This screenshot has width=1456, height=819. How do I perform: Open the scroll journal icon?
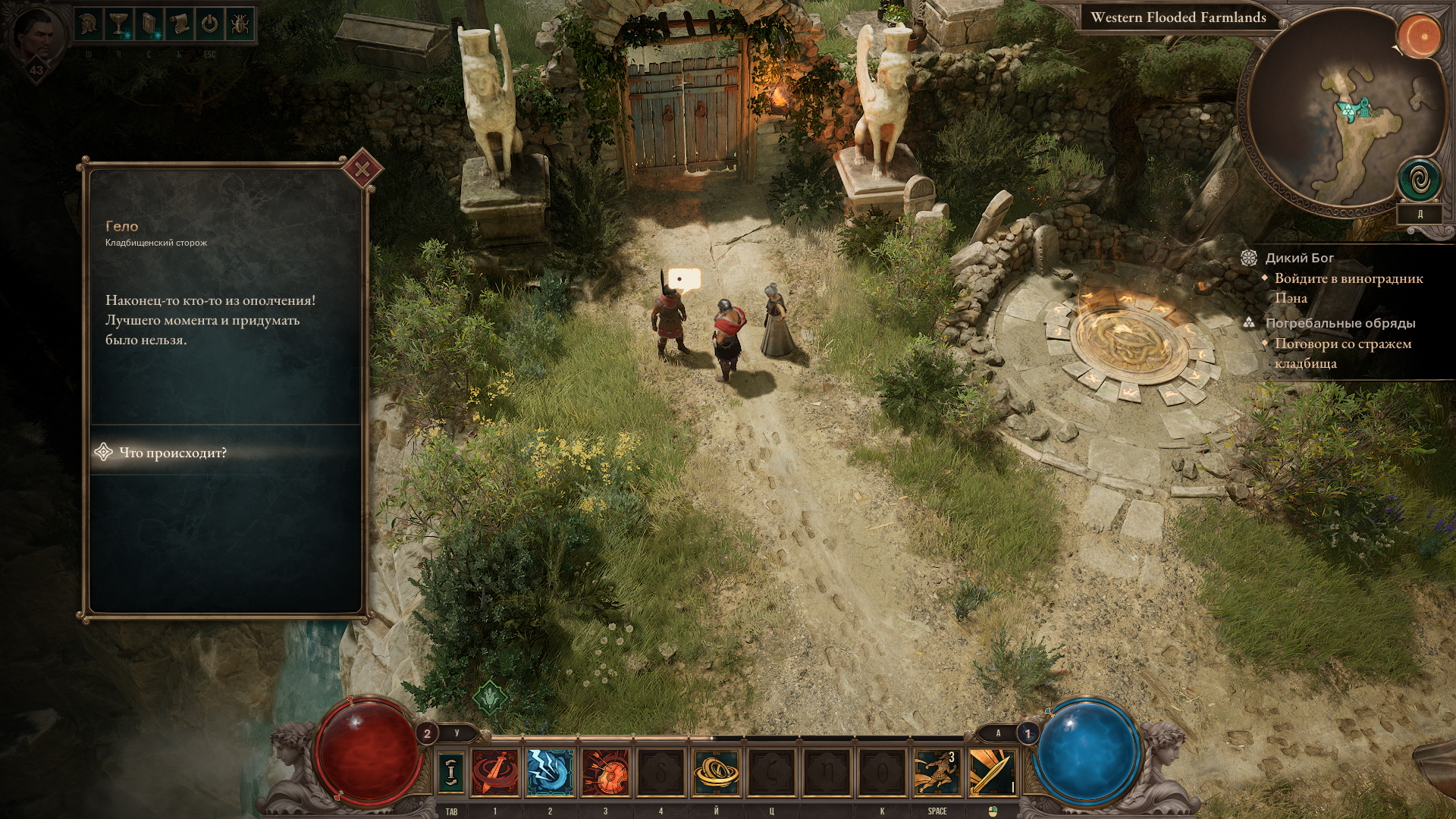[179, 25]
